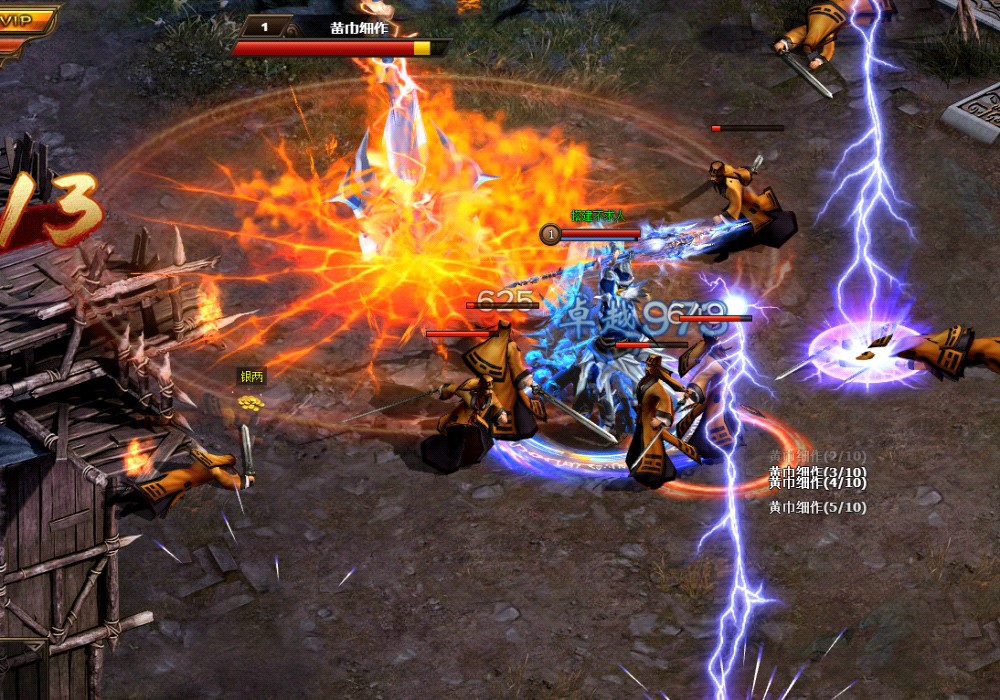Open the VIP button
Viewport: 1000px width, 700px height.
point(24,20)
